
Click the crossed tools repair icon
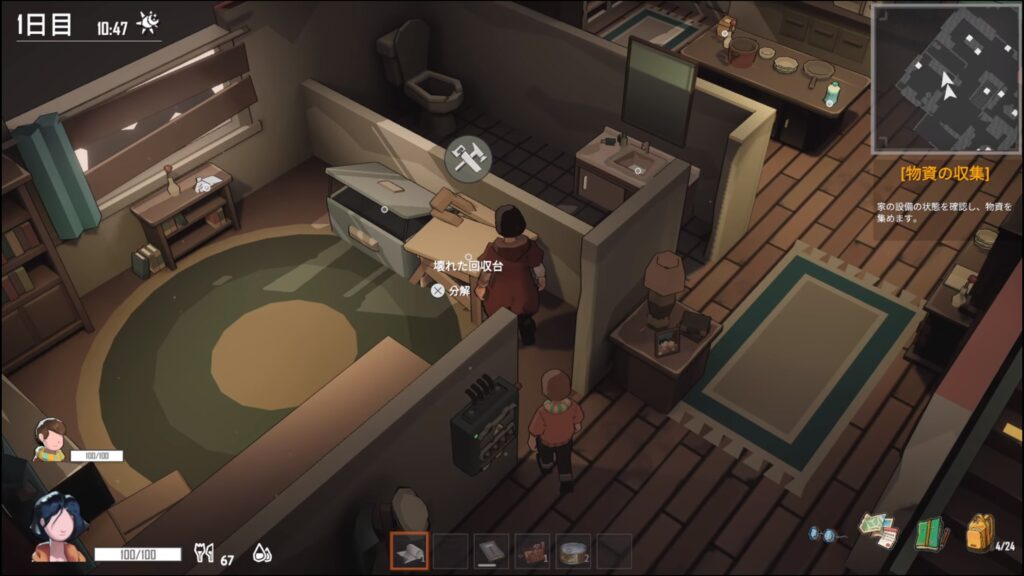pos(467,157)
